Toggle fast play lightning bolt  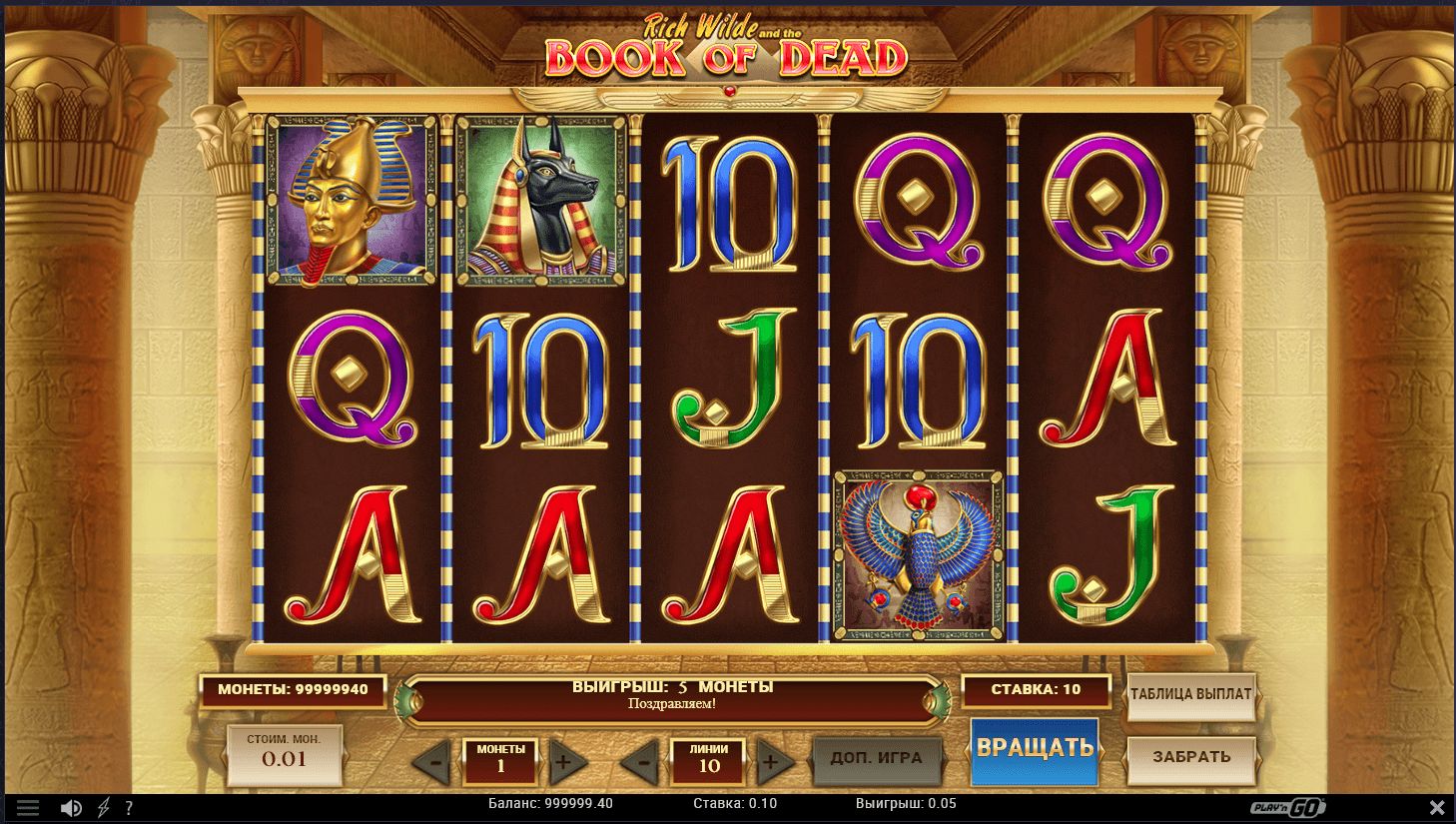tap(104, 807)
